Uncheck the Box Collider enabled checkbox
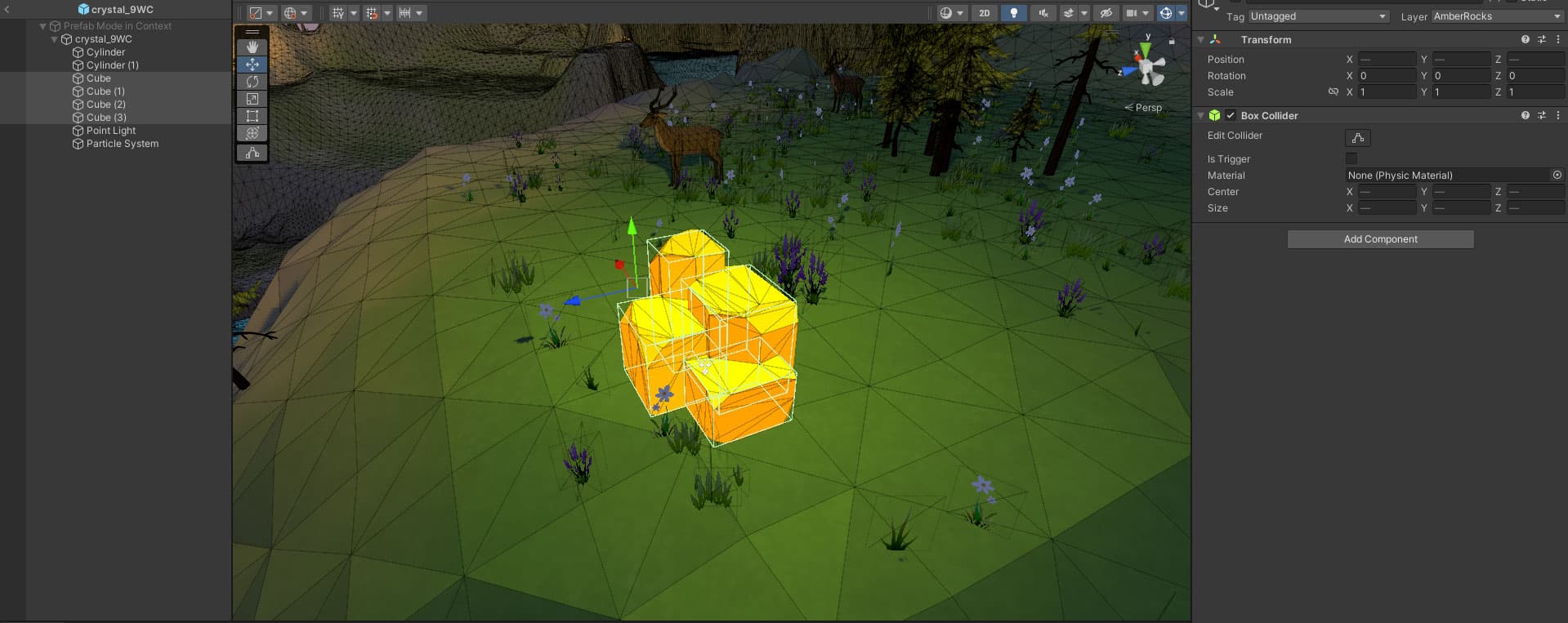The image size is (1568, 623). click(x=1231, y=116)
